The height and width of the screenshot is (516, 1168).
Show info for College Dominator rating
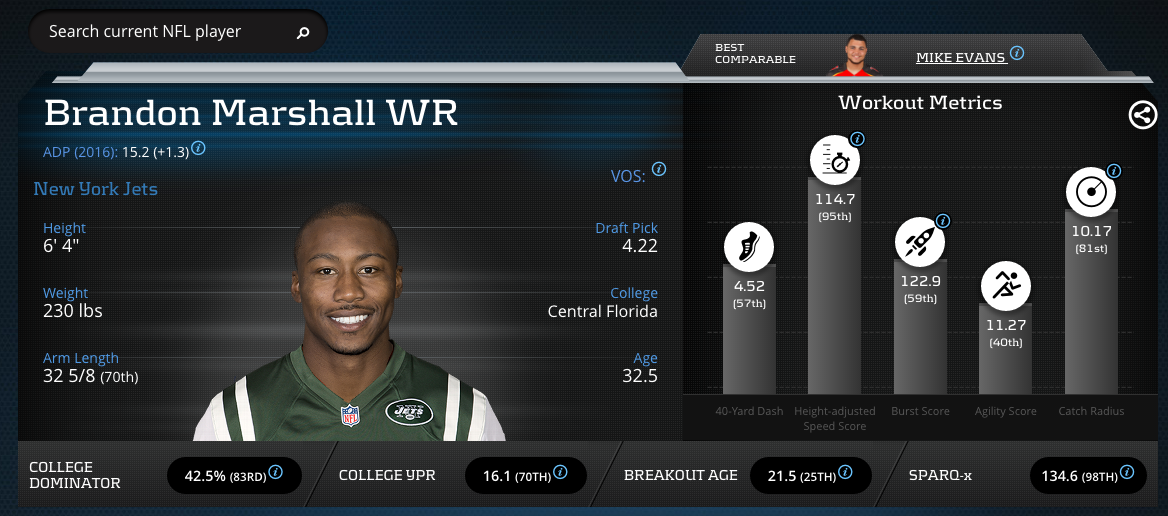275,472
